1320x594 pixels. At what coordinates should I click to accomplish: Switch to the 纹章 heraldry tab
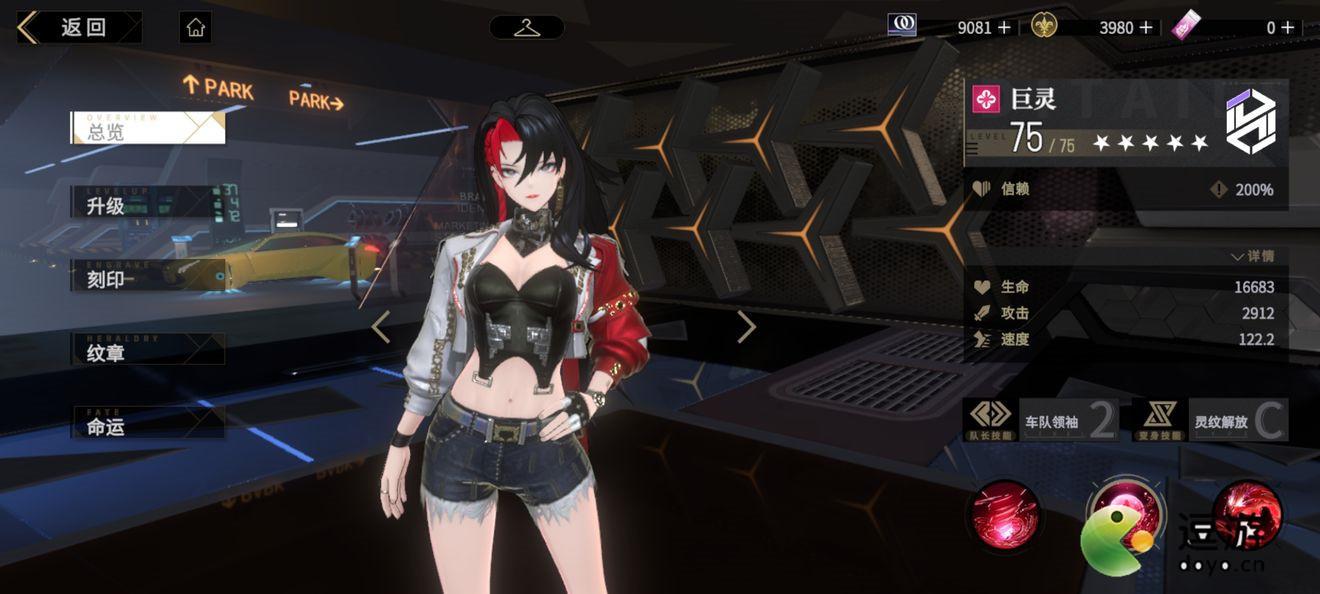(147, 352)
